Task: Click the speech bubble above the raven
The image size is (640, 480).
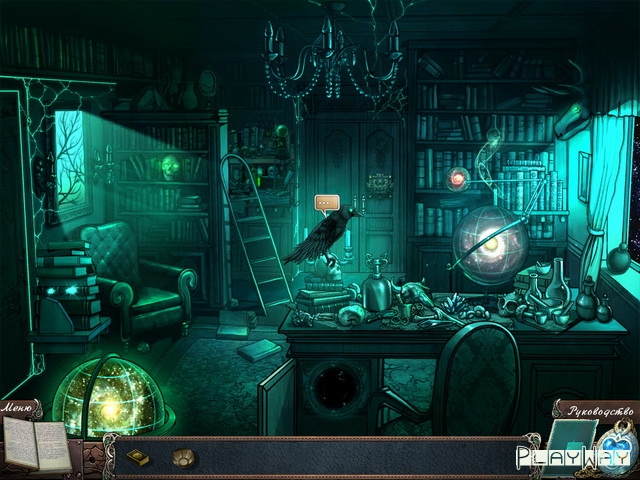Action: (327, 203)
